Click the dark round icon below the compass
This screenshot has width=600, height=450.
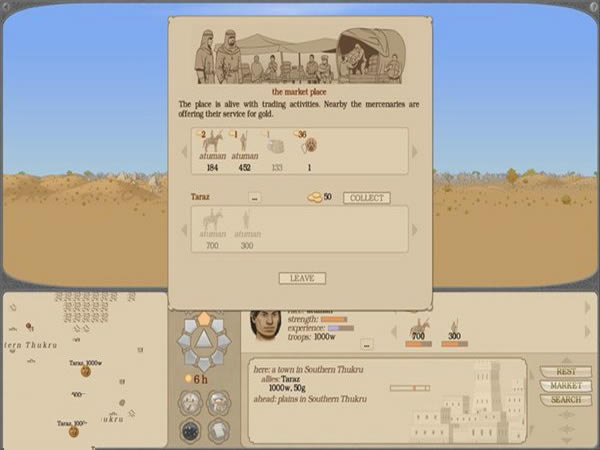[190, 430]
